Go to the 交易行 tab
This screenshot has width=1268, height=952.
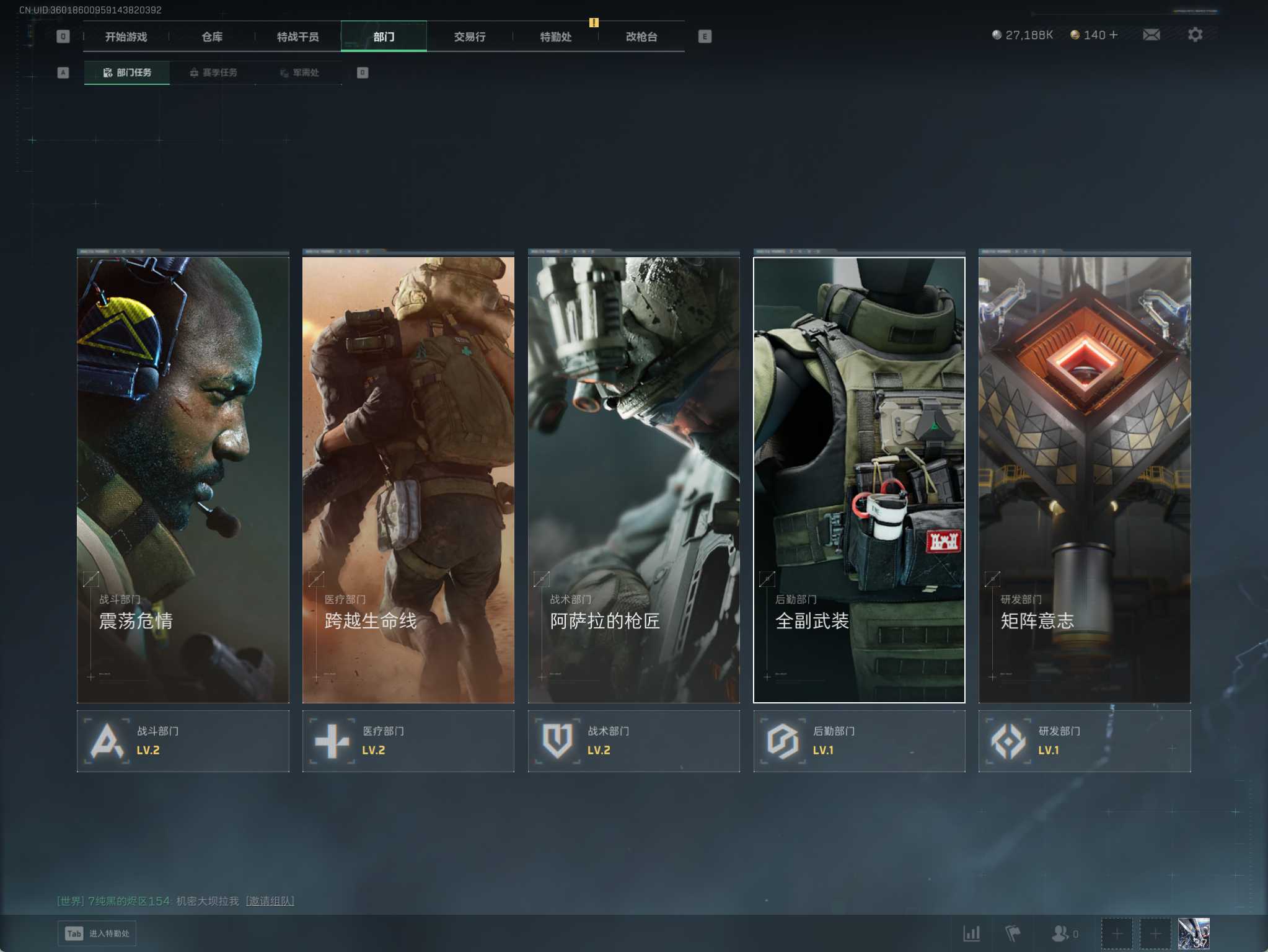click(x=469, y=37)
